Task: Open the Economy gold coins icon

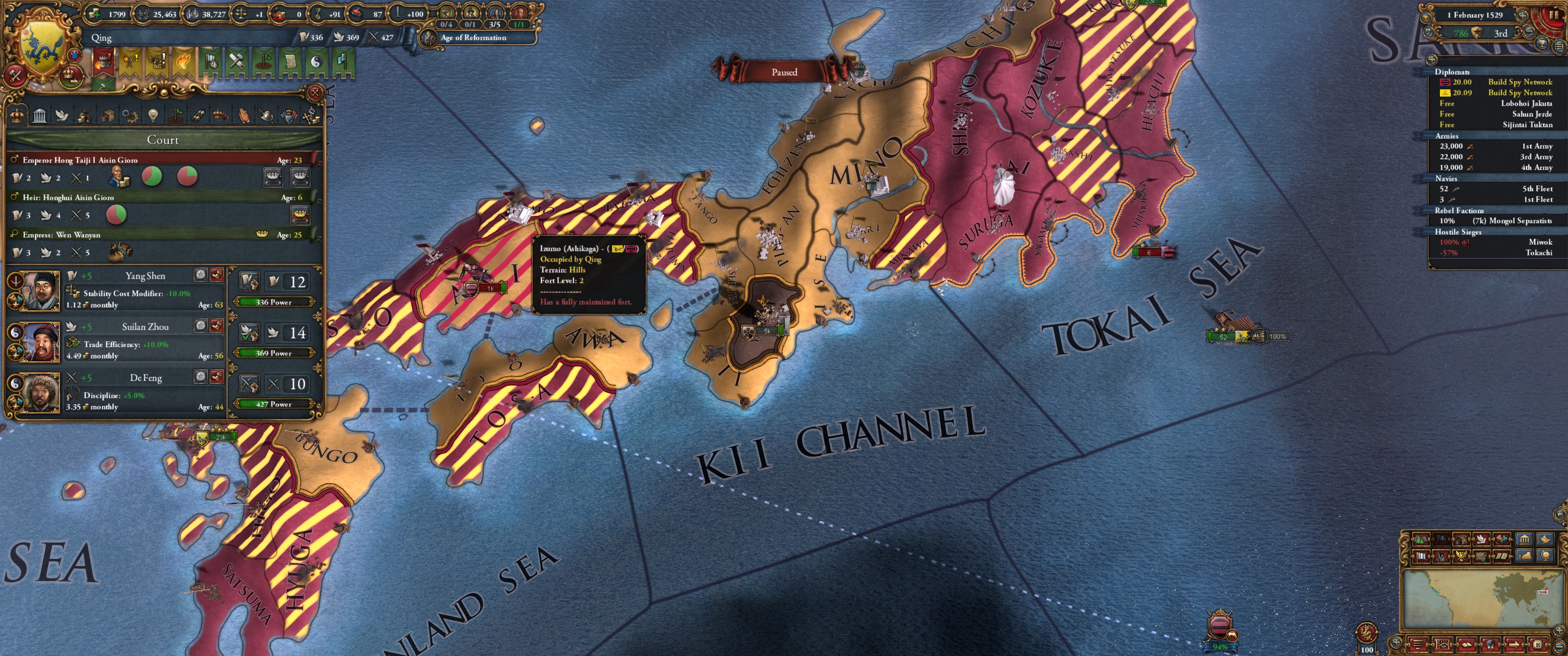Action: point(84,116)
